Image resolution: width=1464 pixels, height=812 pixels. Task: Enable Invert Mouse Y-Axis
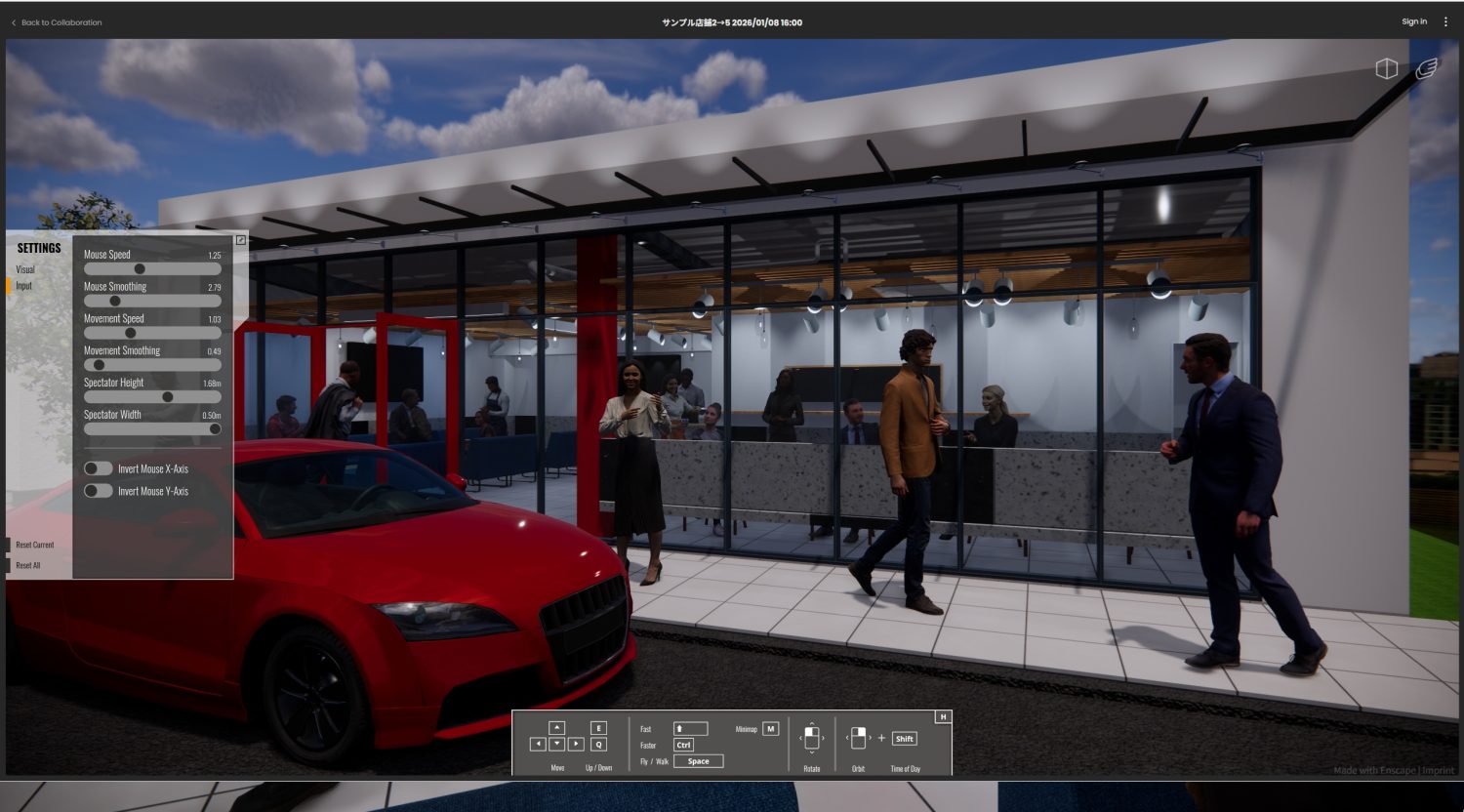coord(99,491)
